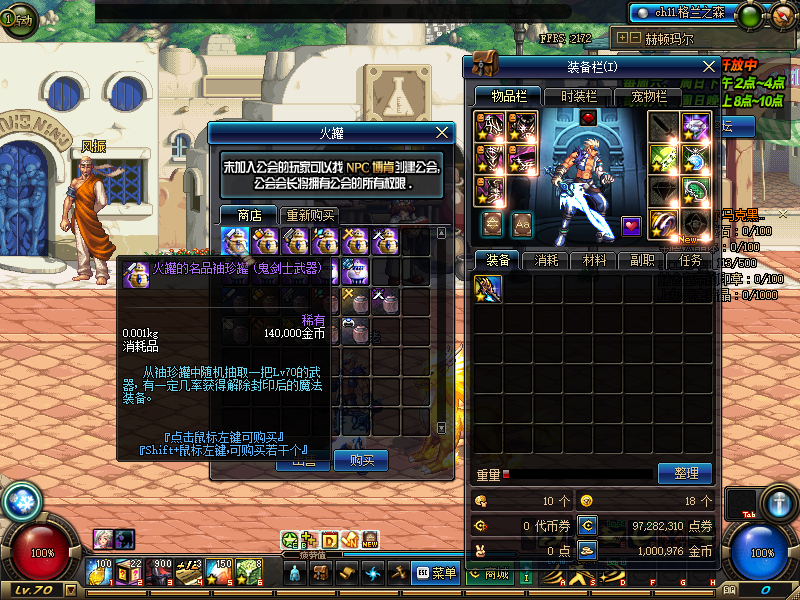Open the 时装栏 costume tab
The height and width of the screenshot is (600, 800).
[x=578, y=96]
